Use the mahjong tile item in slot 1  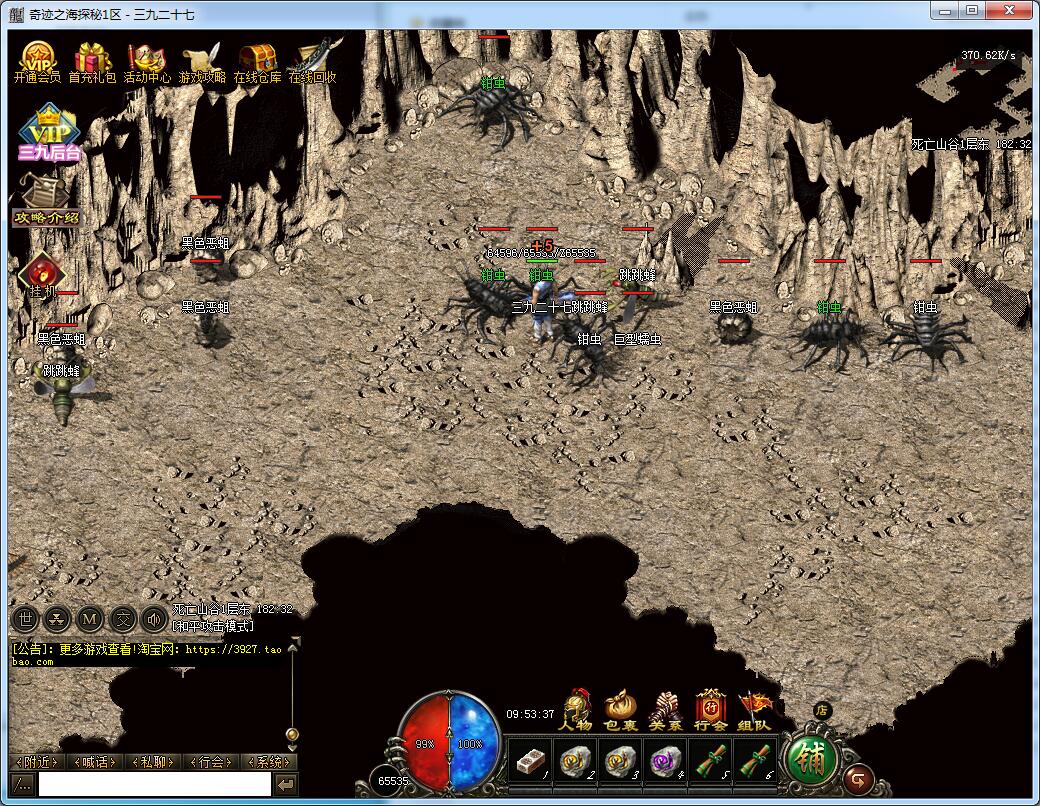529,760
